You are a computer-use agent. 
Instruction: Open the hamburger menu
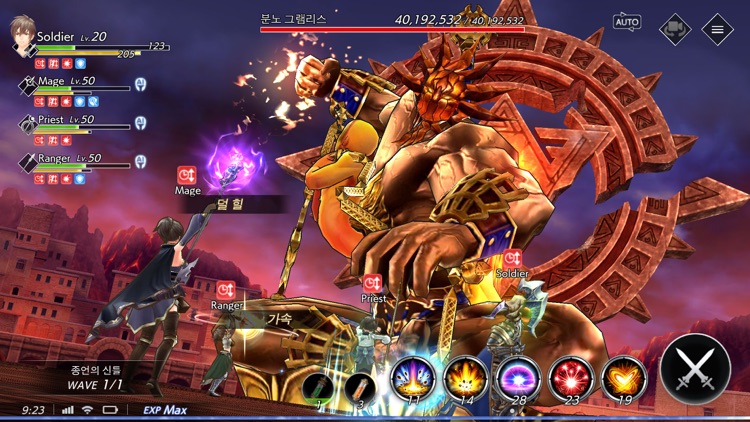pos(717,28)
